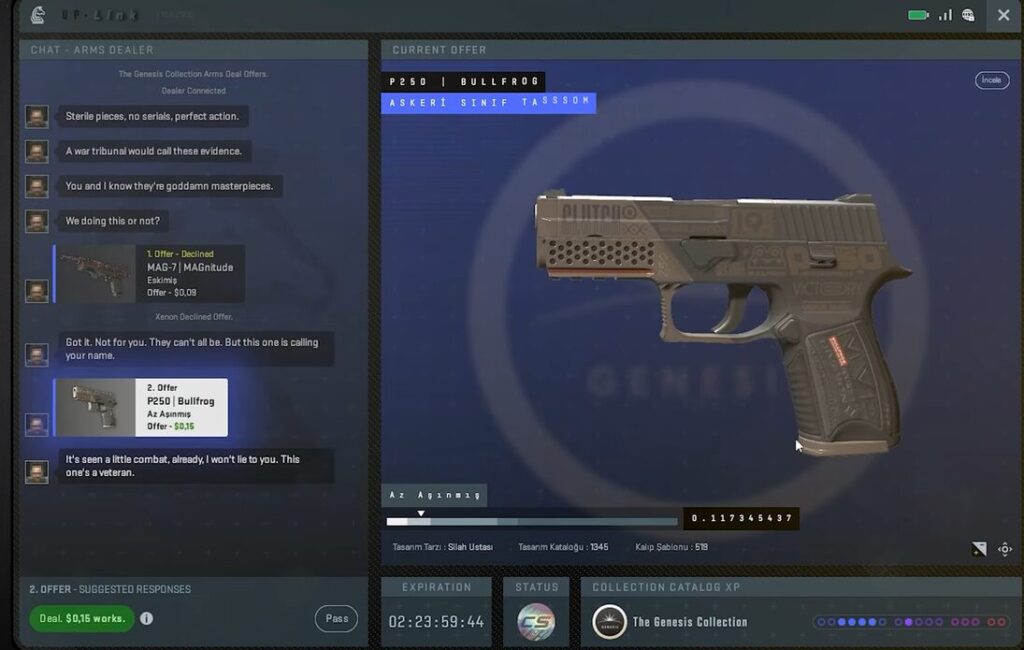Accept the deal for $0.15
The image size is (1024, 650).
[82, 618]
